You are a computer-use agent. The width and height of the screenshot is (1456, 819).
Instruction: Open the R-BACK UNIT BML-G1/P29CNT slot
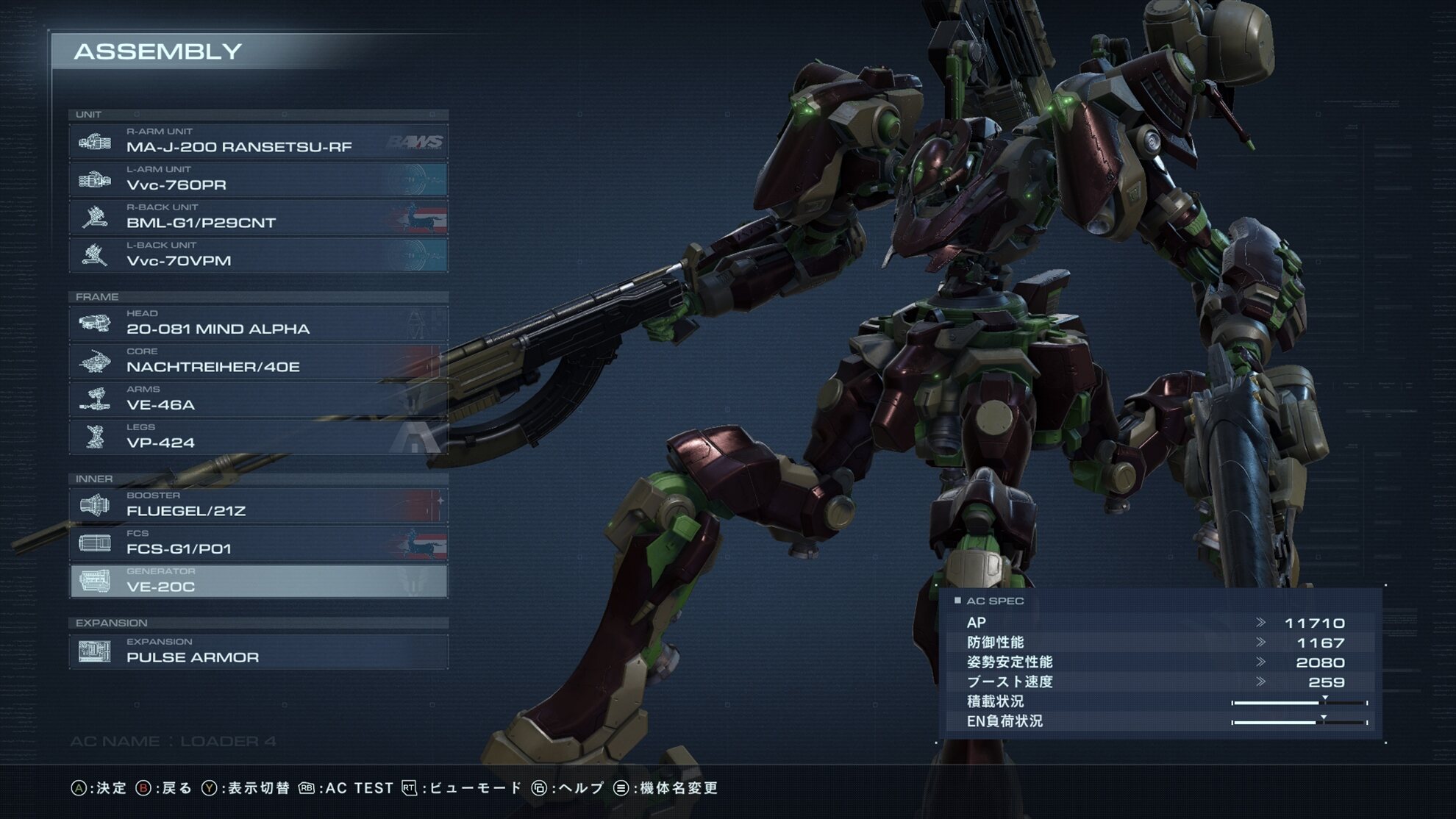[258, 218]
